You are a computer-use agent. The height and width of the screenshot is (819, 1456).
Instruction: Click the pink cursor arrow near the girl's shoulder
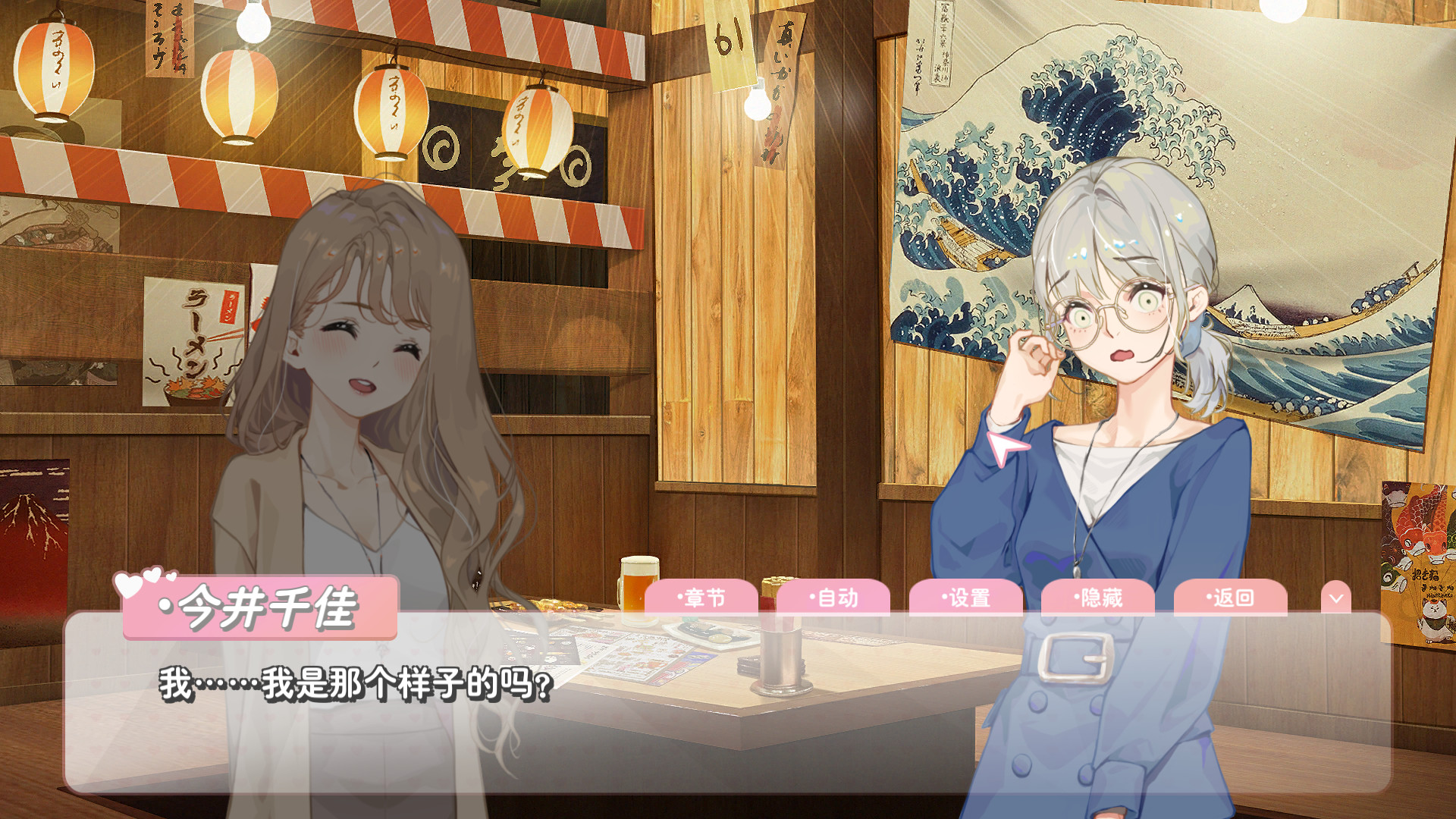(x=1006, y=449)
